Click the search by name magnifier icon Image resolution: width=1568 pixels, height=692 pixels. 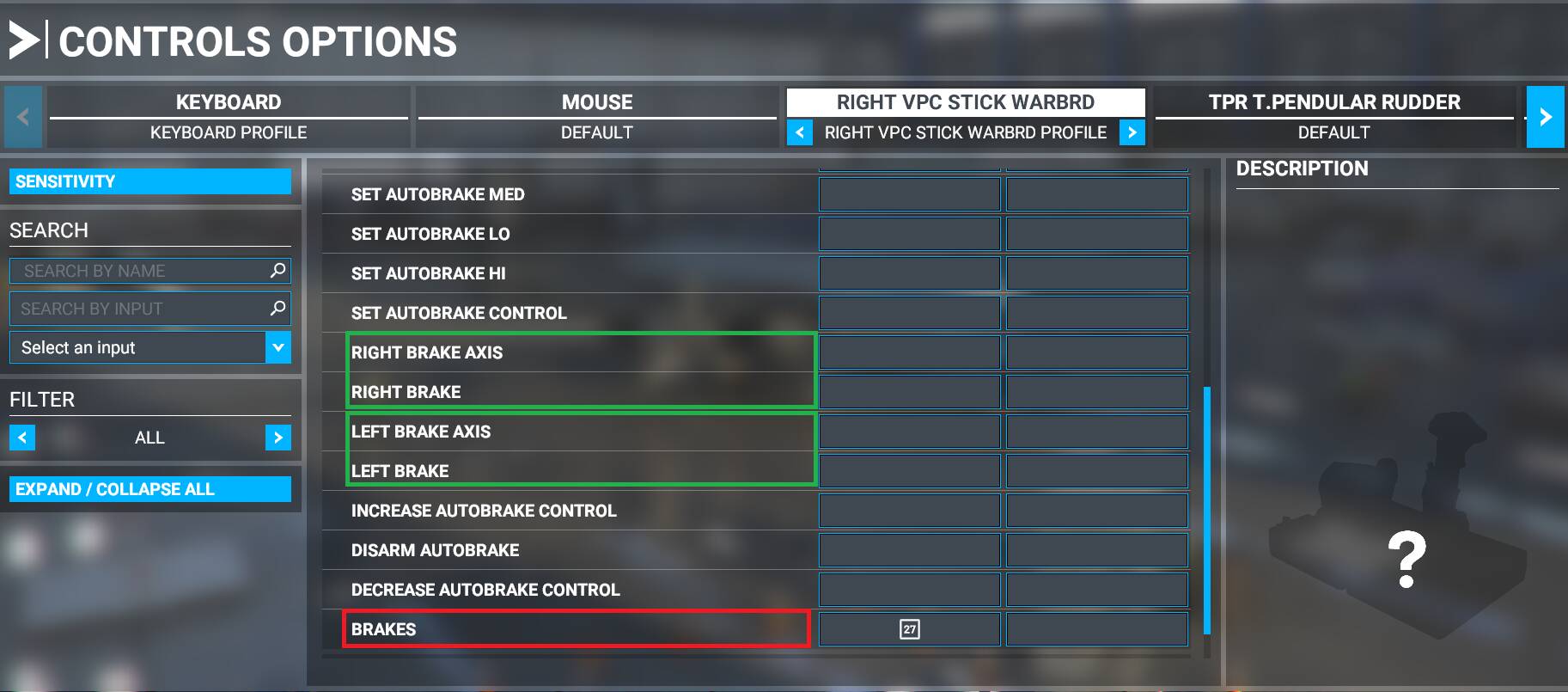(x=275, y=270)
